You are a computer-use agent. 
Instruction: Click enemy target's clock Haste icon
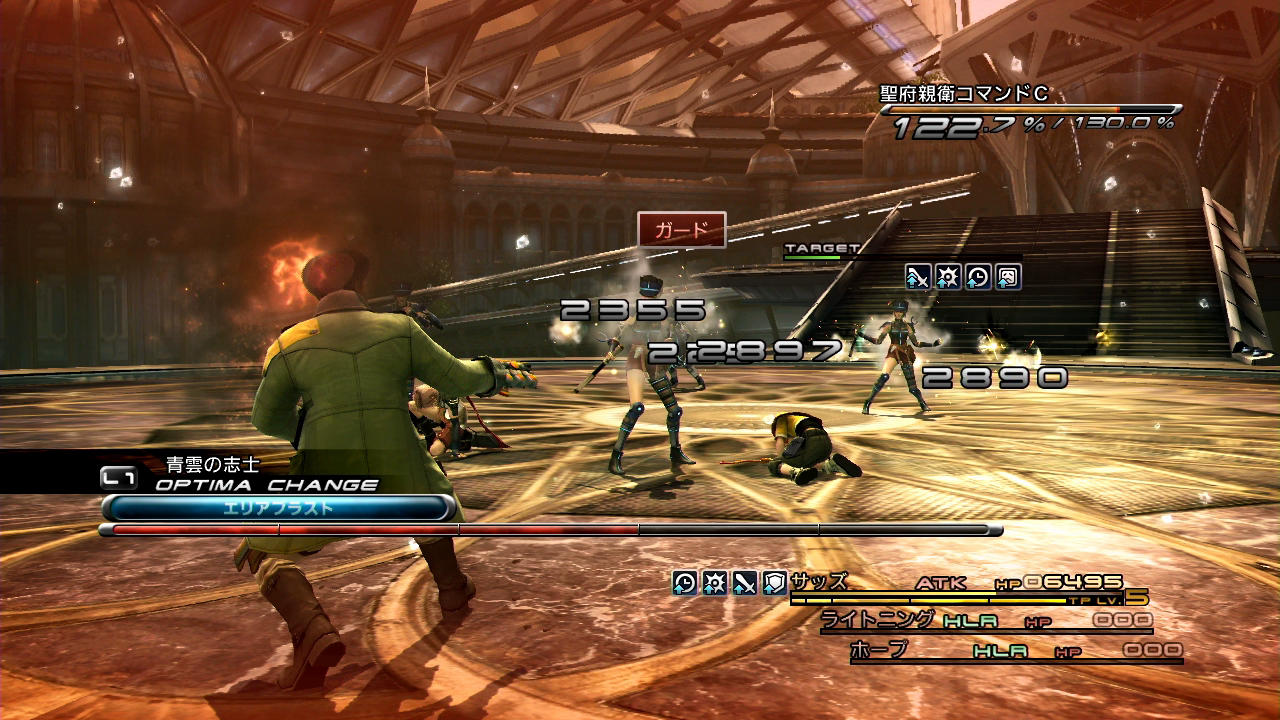978,277
